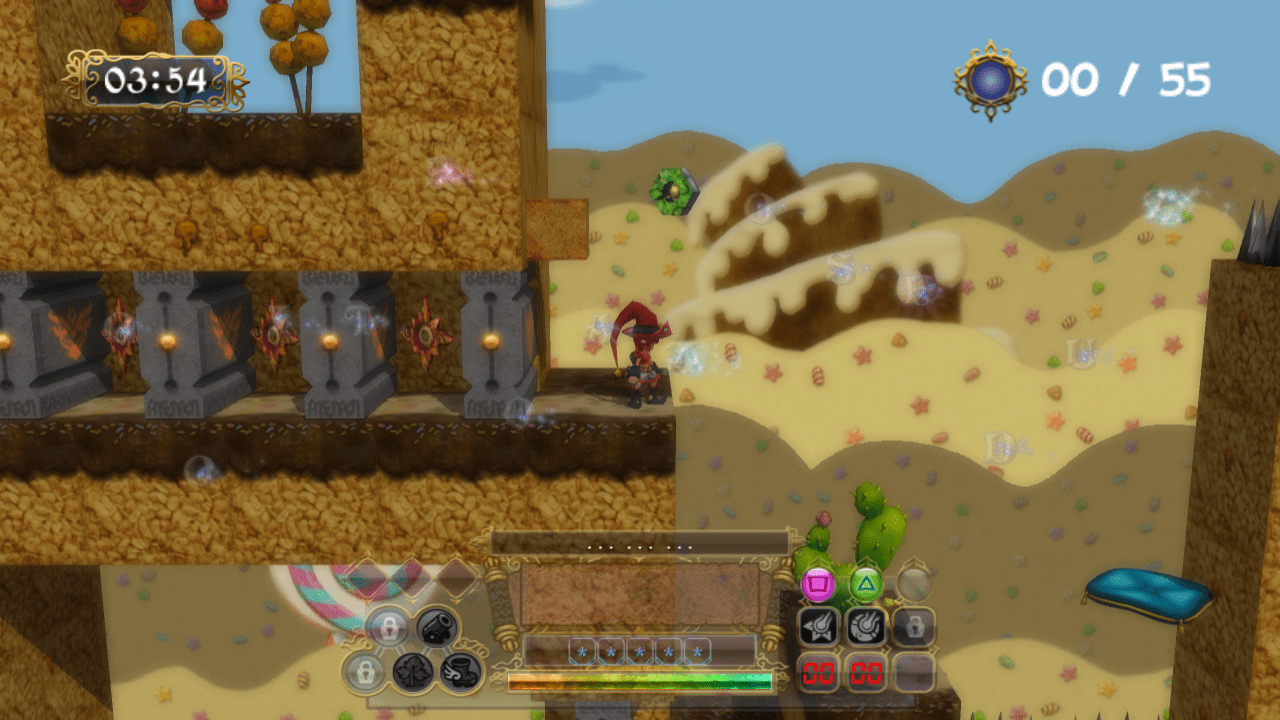Viewport: 1280px width, 720px height.
Task: Activate the swirling fireball spell icon
Action: click(x=866, y=627)
